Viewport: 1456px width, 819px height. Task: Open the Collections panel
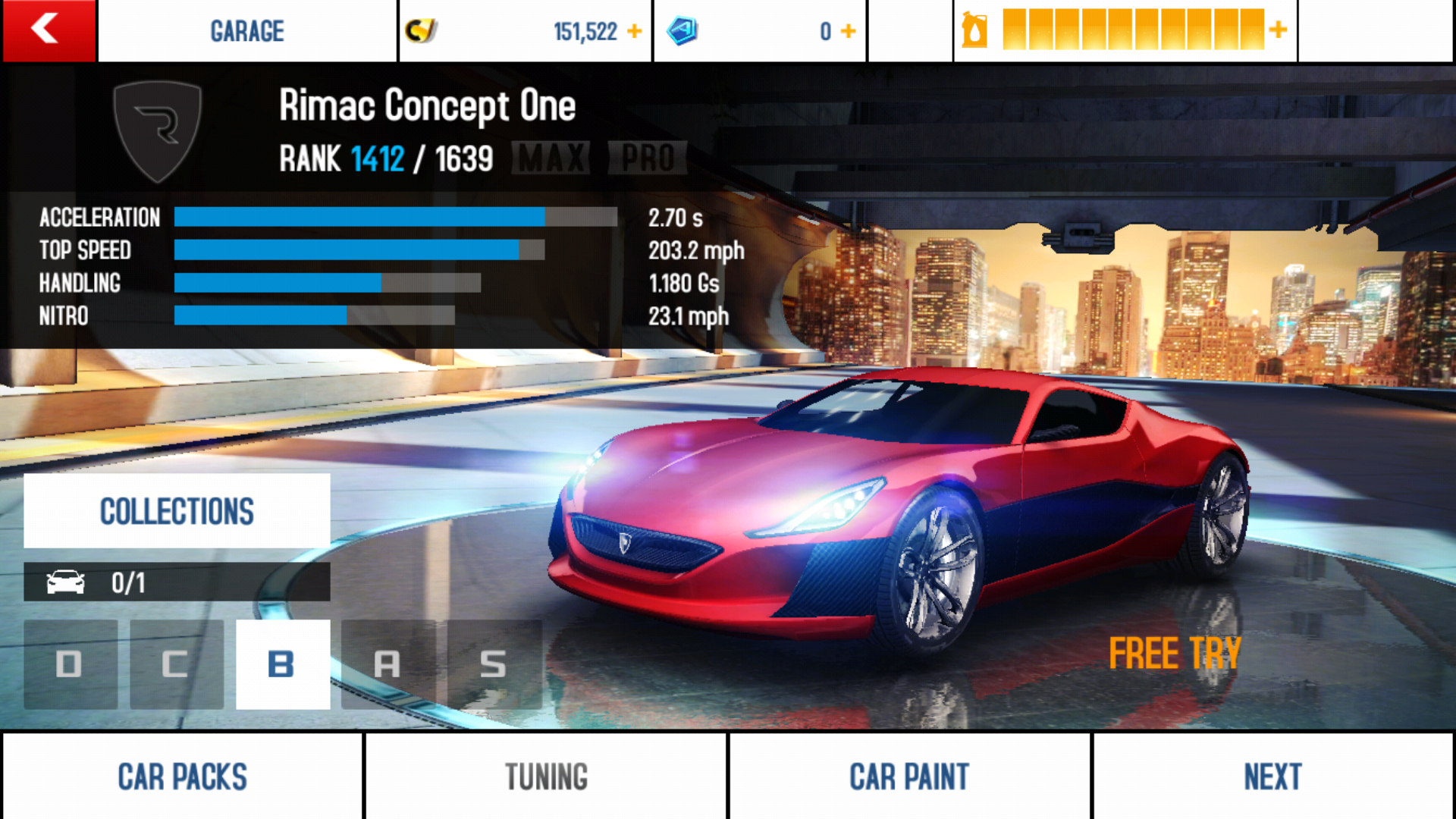coord(177,511)
